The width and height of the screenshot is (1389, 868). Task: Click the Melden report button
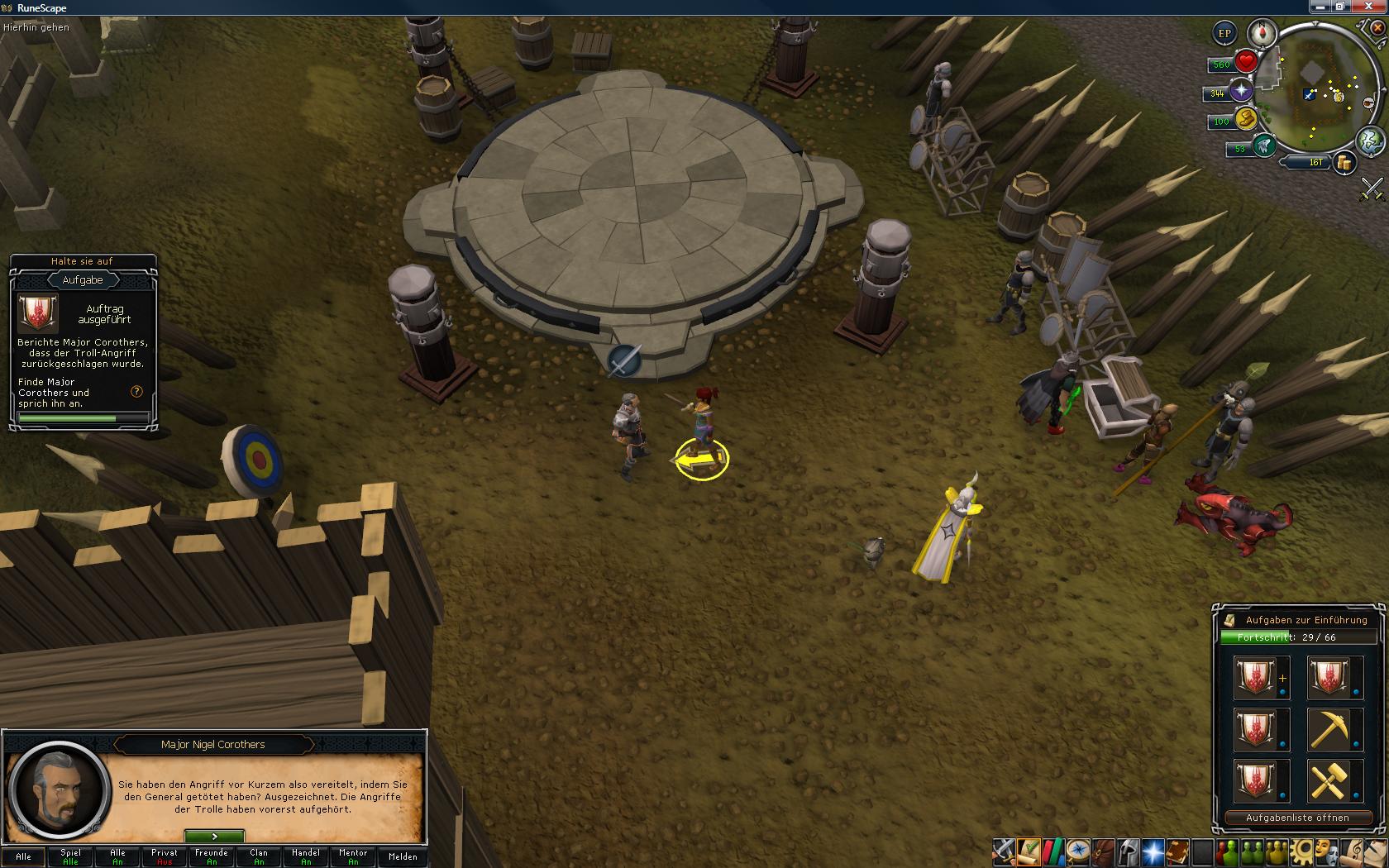tap(403, 856)
